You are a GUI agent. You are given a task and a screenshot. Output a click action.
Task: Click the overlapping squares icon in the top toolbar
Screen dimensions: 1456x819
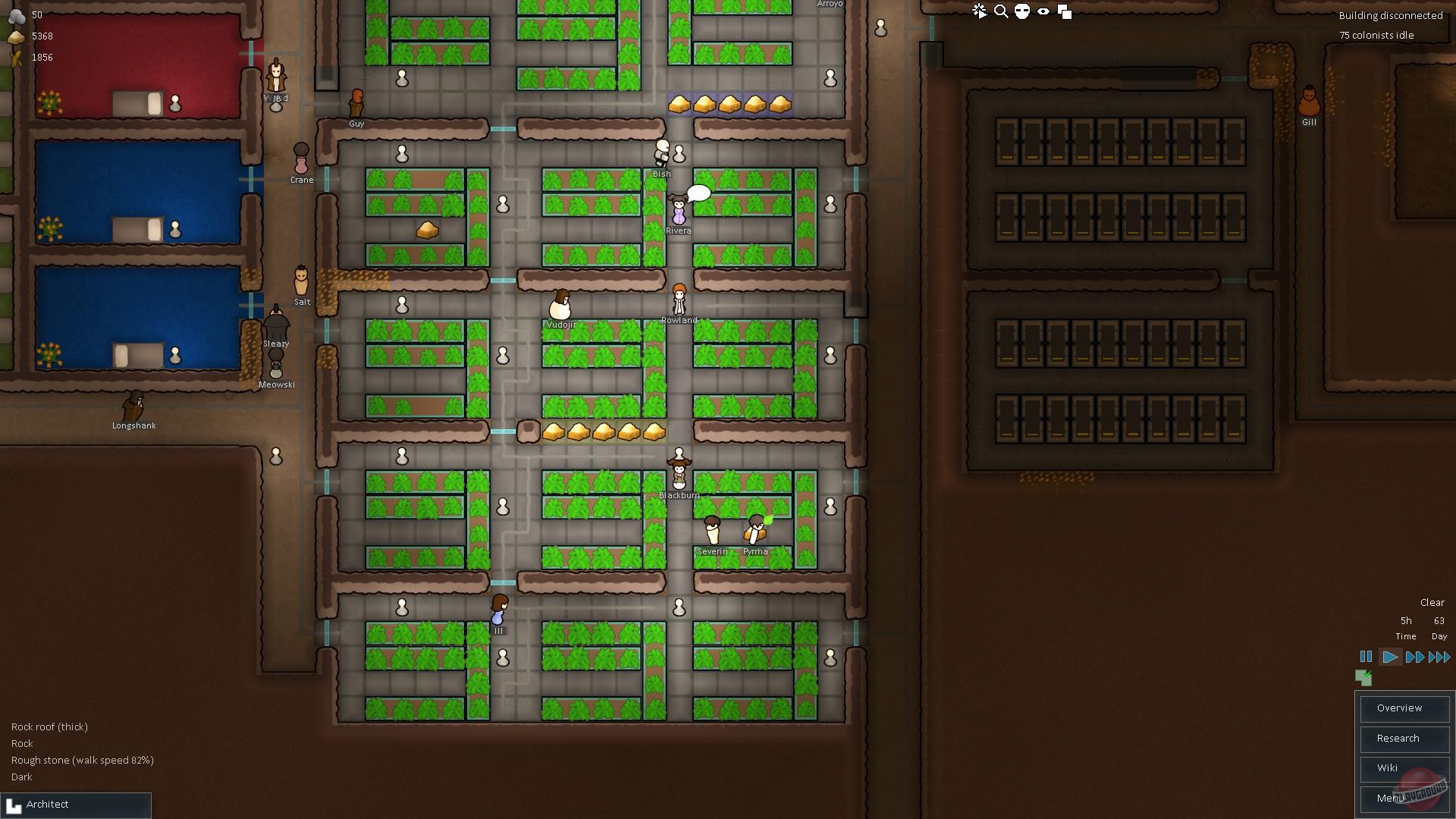point(1065,11)
